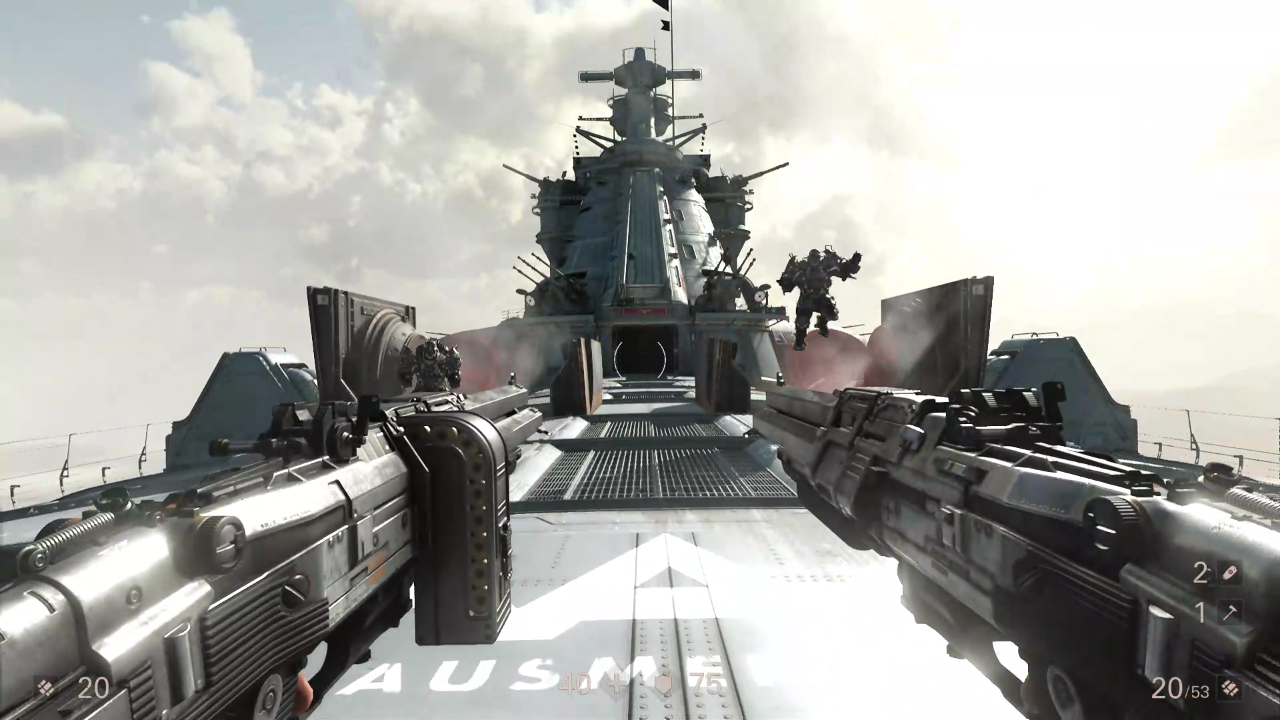Click the health cross icon
This screenshot has width=1280, height=720.
(x=618, y=684)
